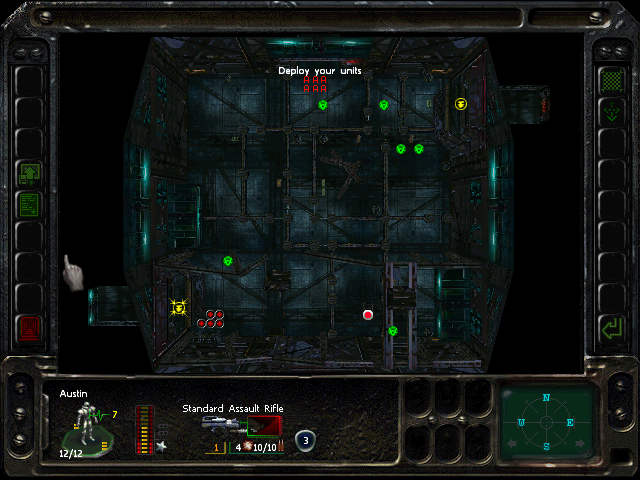The width and height of the screenshot is (640, 480).
Task: Click the round blue number 3 badge
Action: pyautogui.click(x=305, y=440)
